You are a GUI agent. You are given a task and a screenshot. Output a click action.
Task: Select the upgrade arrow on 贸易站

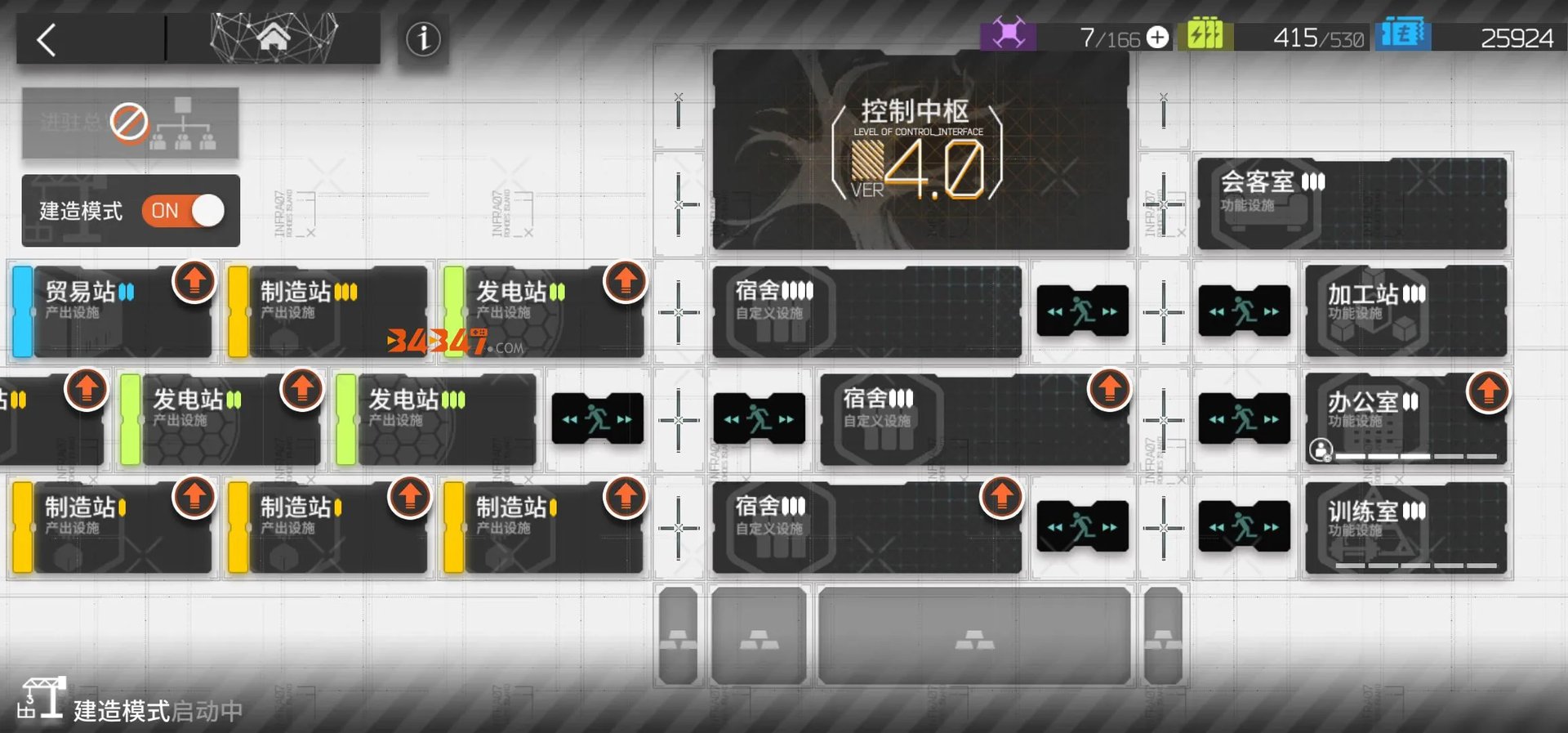(194, 283)
